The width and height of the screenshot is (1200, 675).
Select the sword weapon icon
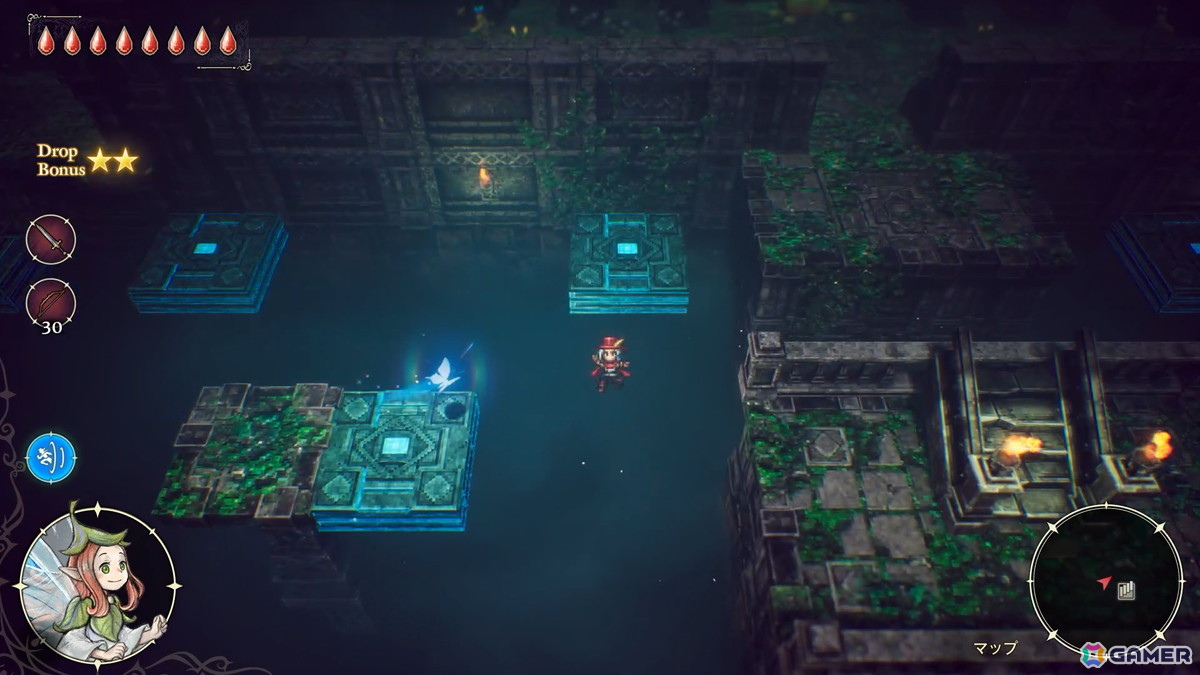(51, 239)
